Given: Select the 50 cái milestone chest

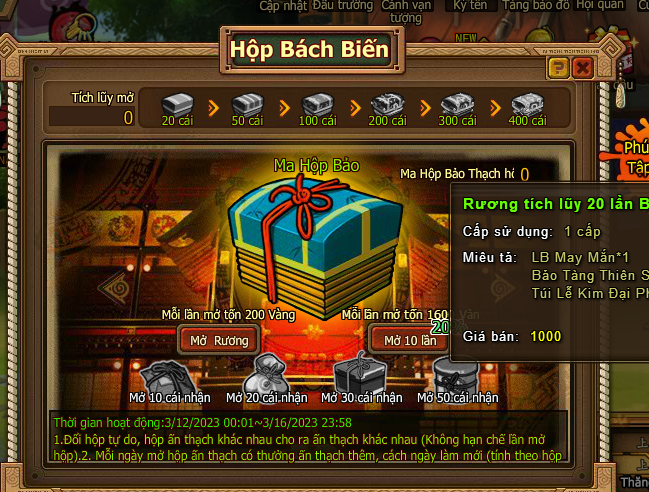Looking at the screenshot, I should [x=247, y=103].
